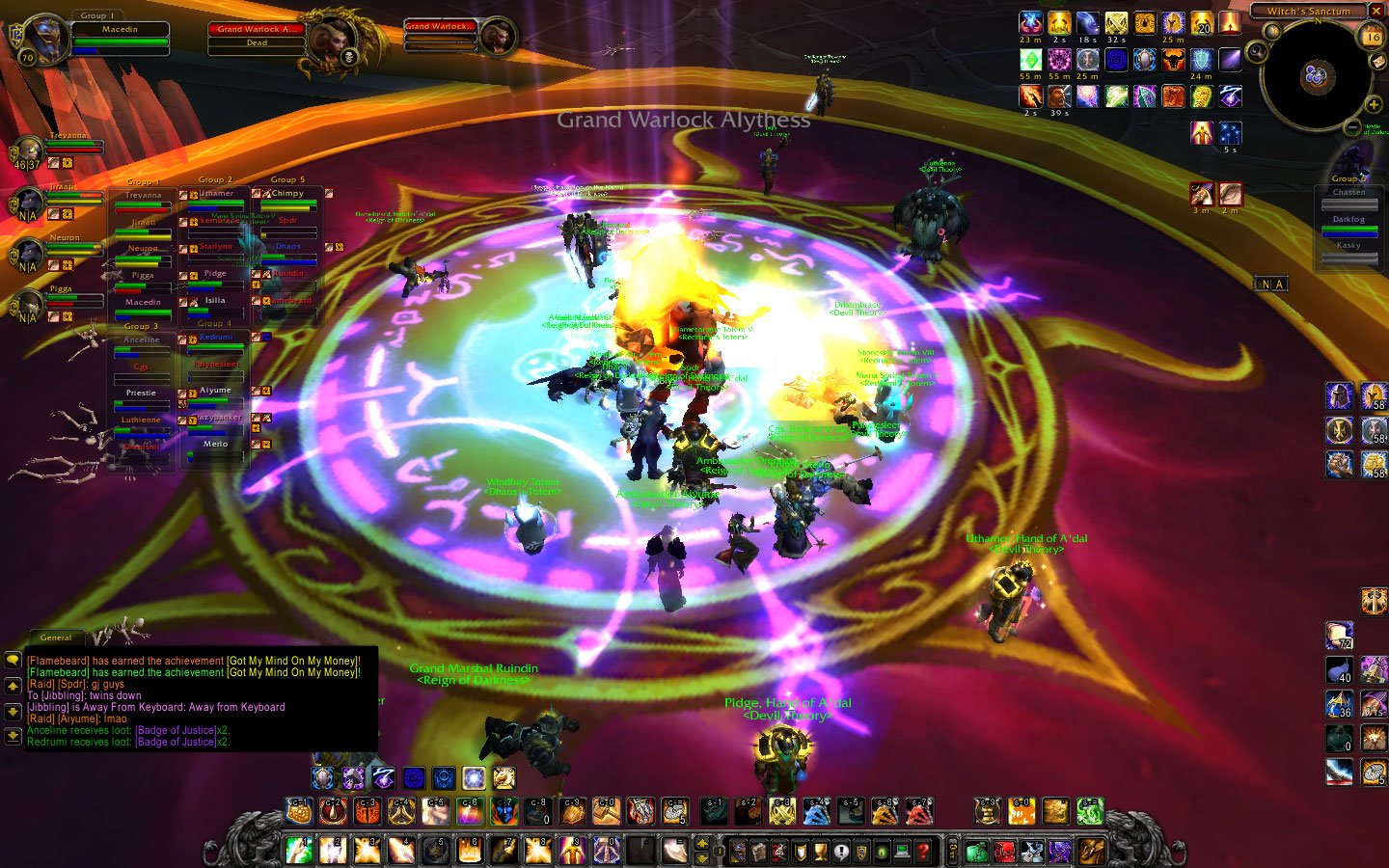Select party member Trevanna's portrait
Screen dimensions: 1389x868
point(28,152)
